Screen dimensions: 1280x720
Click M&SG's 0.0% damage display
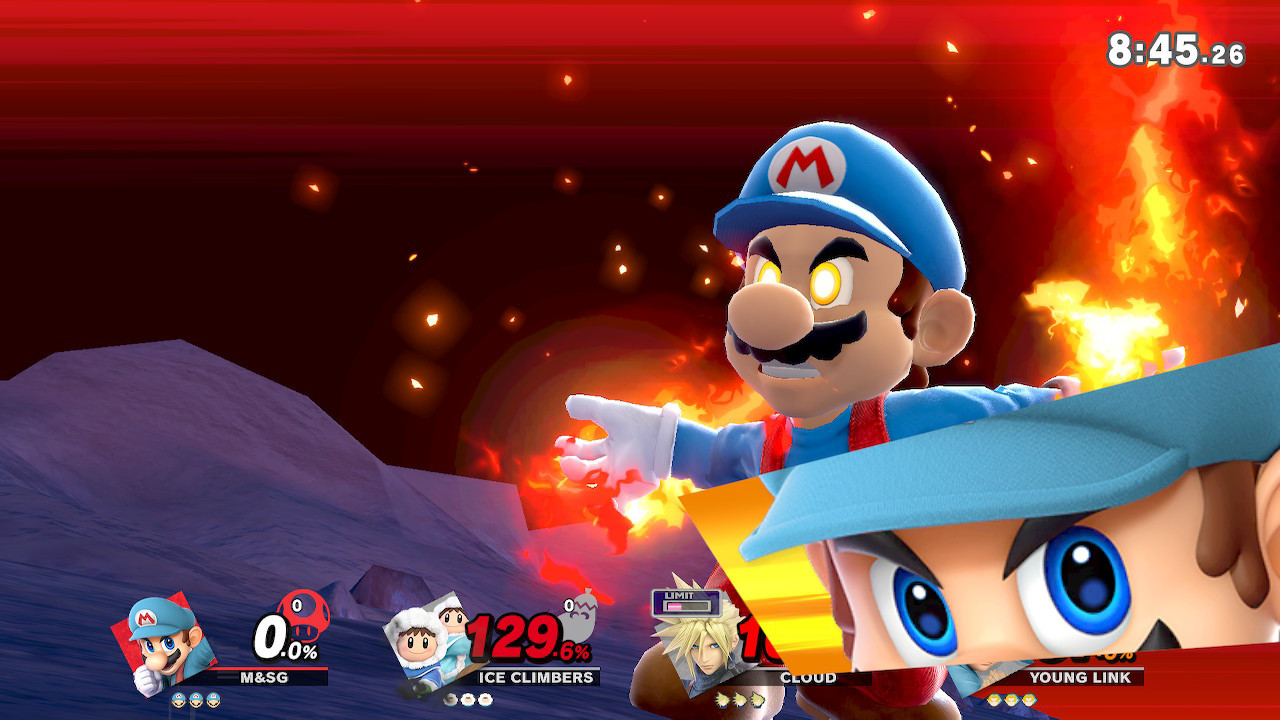271,638
